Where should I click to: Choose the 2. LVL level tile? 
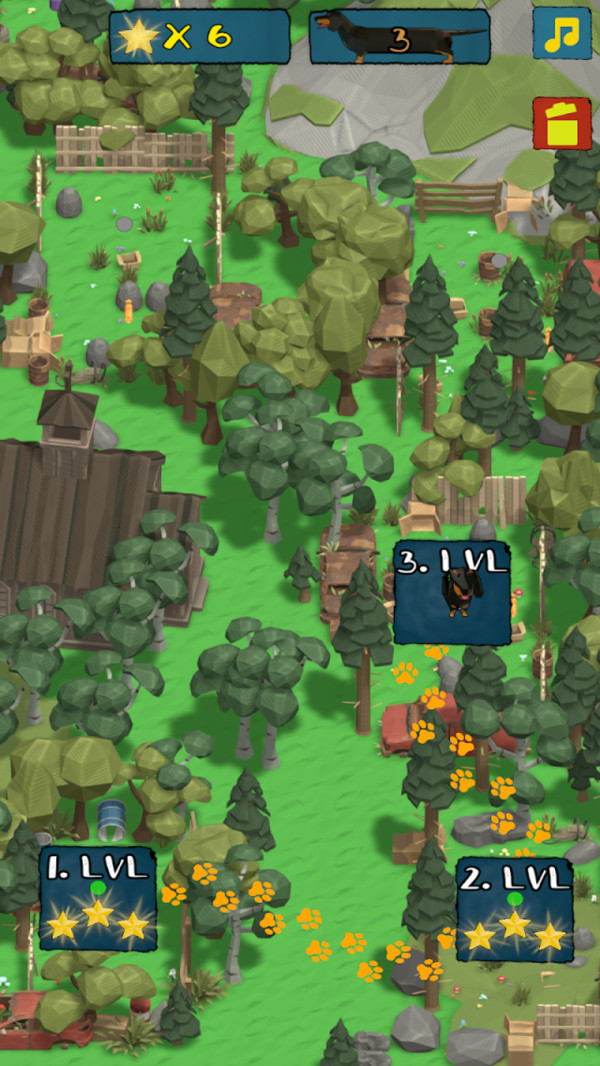[515, 909]
